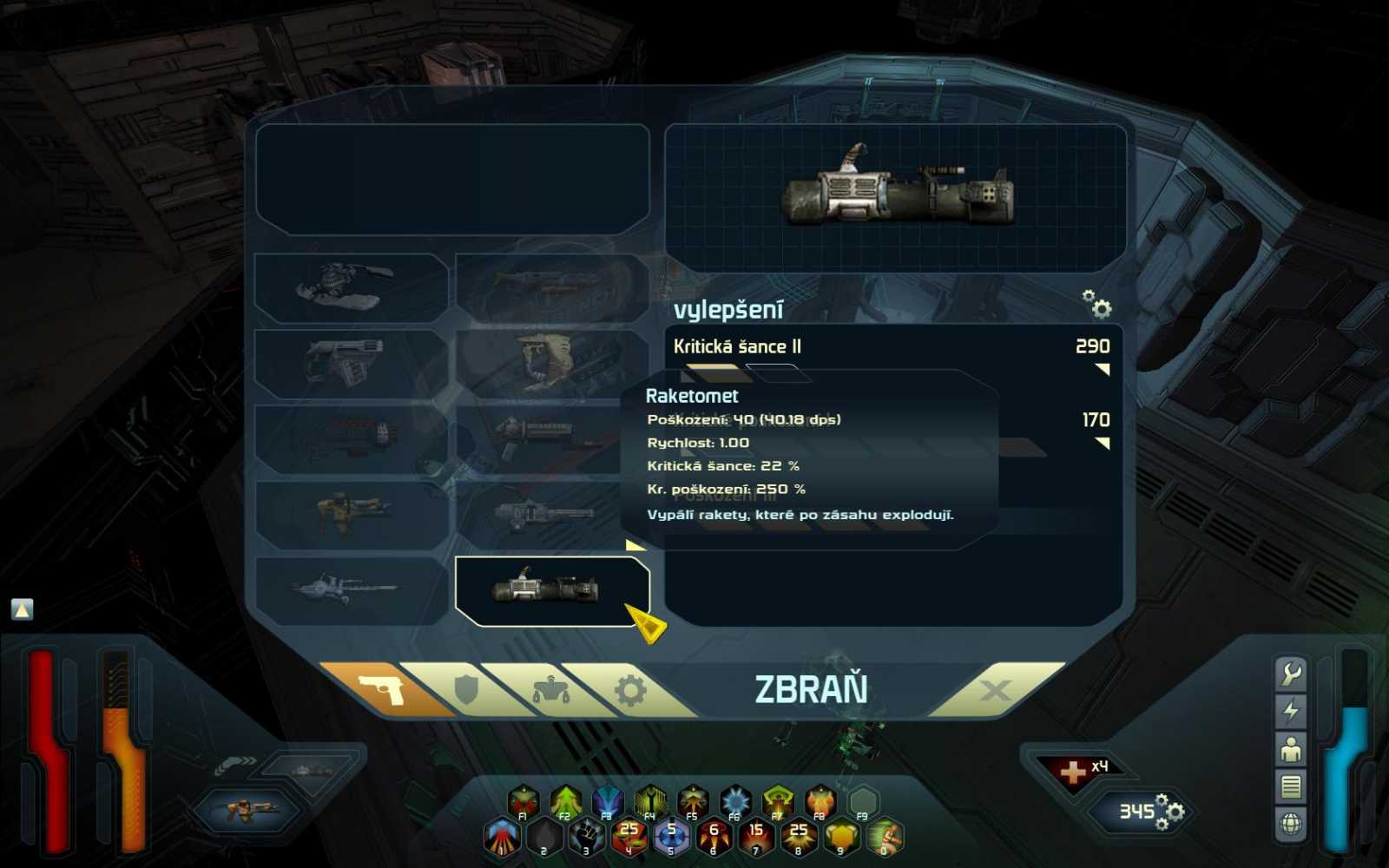Select the fist ability in slot 3
This screenshot has width=1389, height=868.
click(586, 836)
